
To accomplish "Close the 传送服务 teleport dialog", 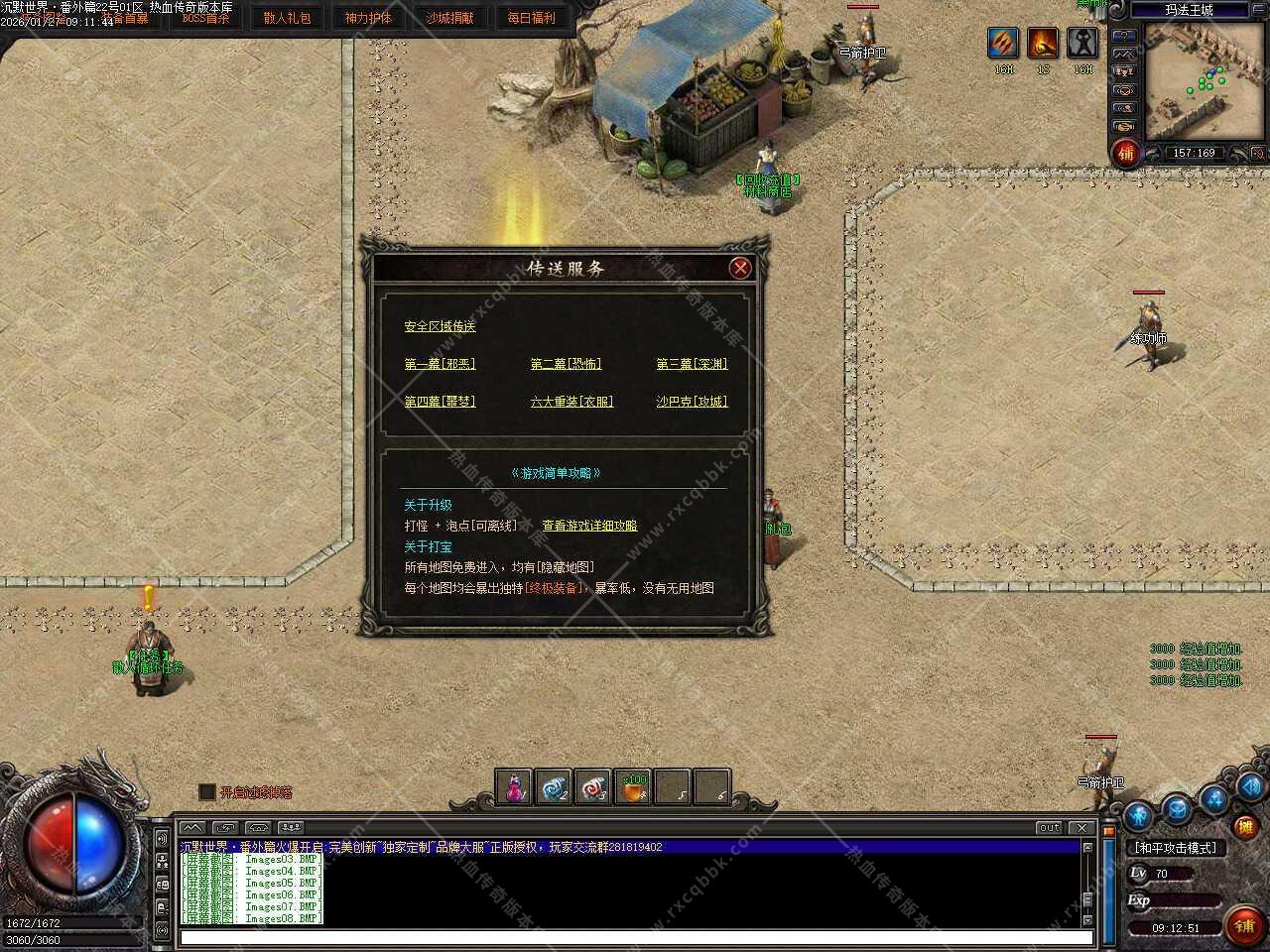I will (739, 268).
